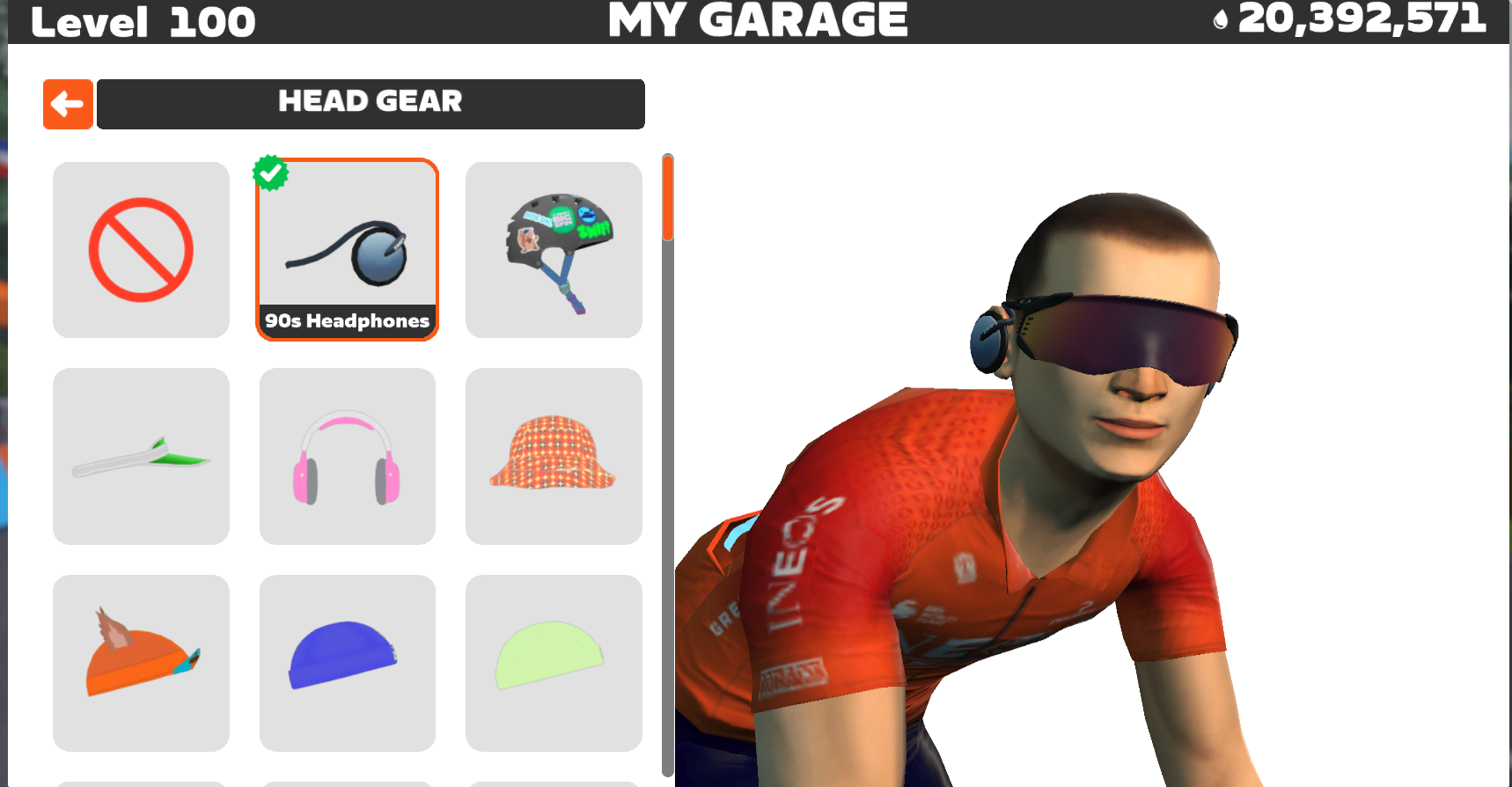The image size is (1512, 787).
Task: Equip the white and green visor
Action: 141,456
